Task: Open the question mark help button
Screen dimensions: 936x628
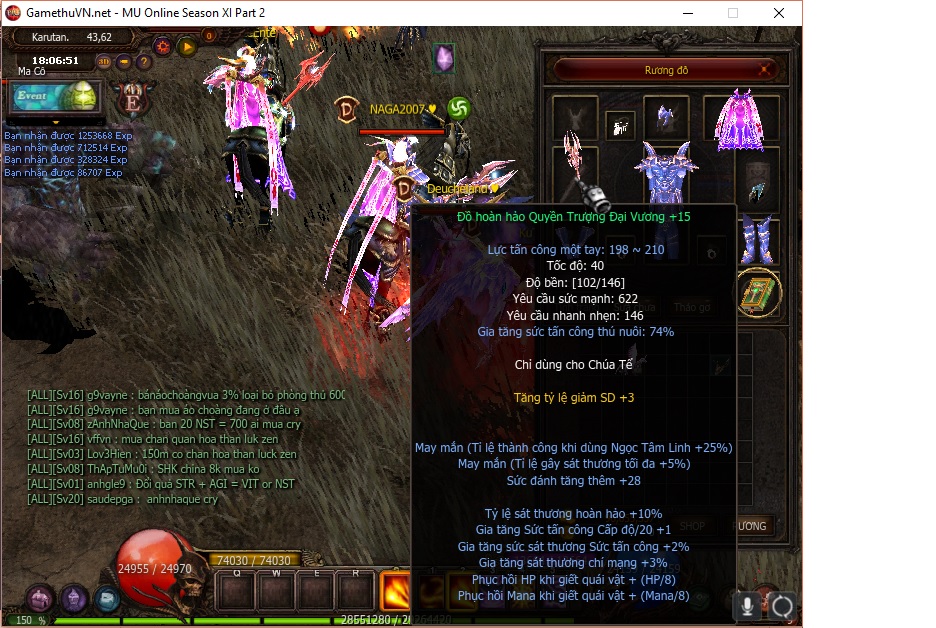Action: (x=144, y=61)
